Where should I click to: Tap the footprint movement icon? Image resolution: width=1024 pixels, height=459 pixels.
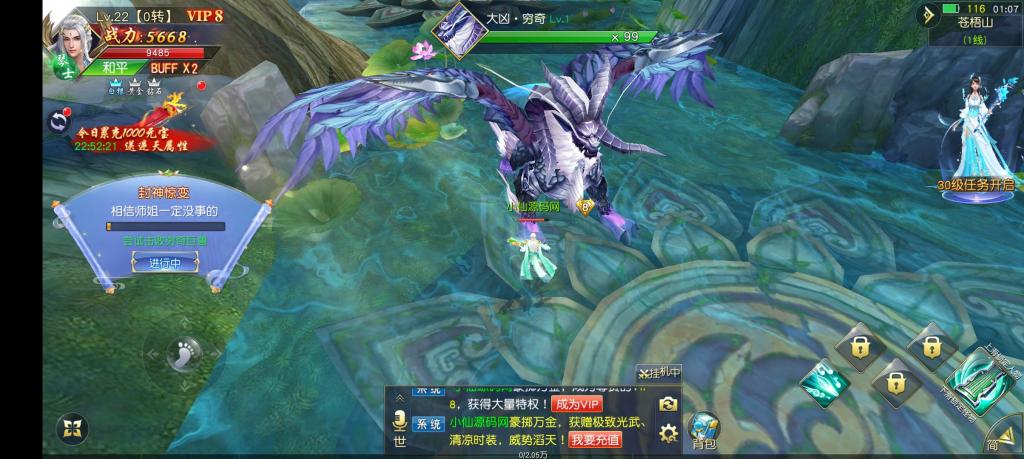pos(184,352)
